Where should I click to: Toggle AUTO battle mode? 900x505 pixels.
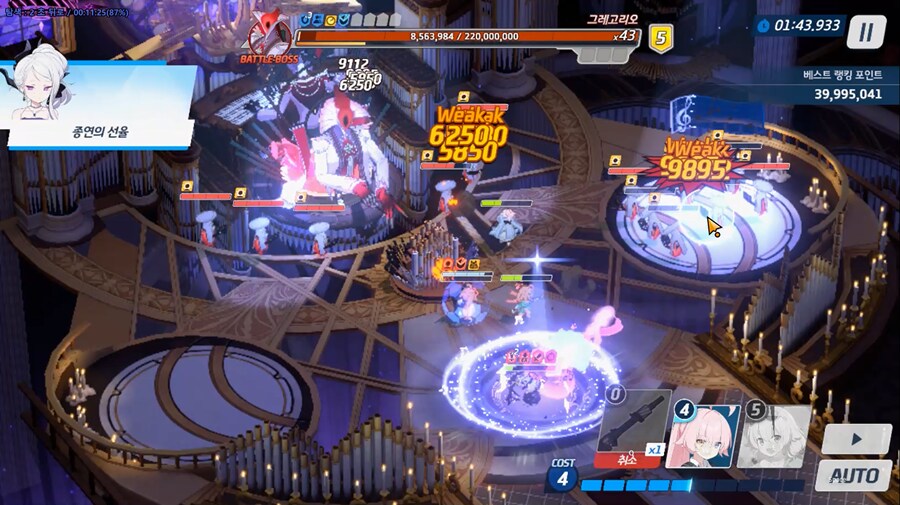click(853, 475)
